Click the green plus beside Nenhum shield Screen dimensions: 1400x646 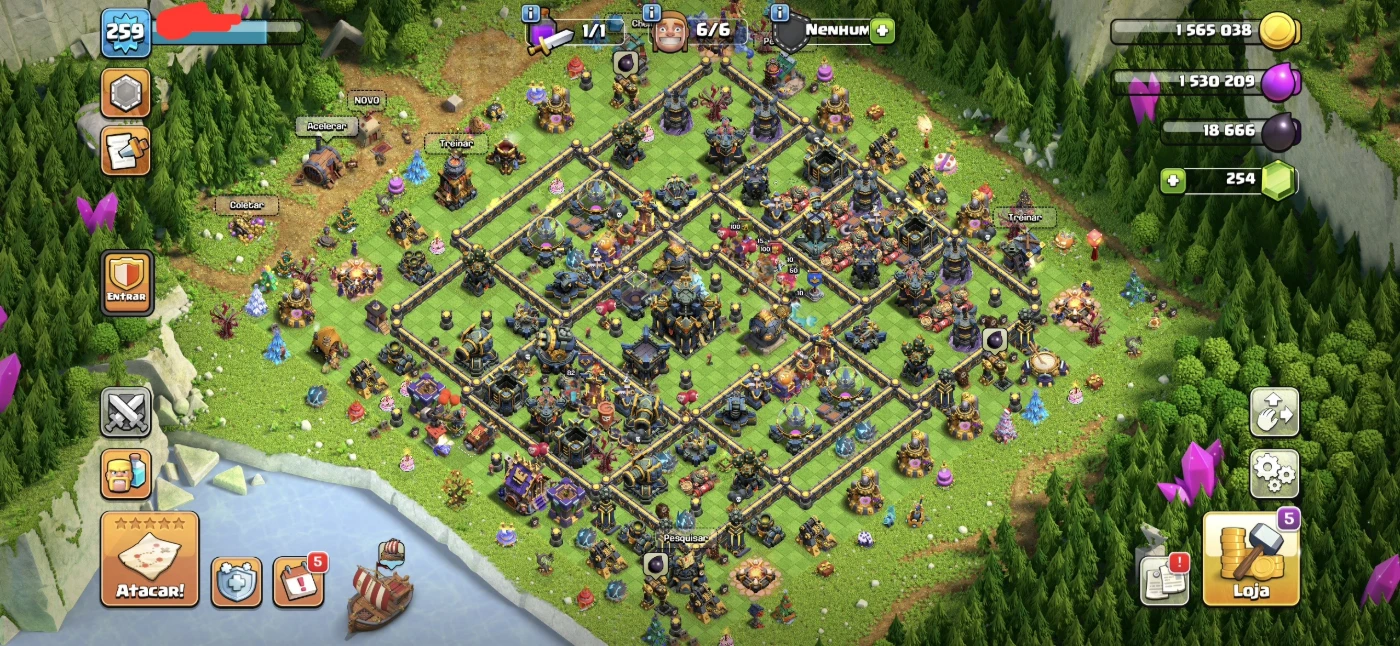coord(881,30)
